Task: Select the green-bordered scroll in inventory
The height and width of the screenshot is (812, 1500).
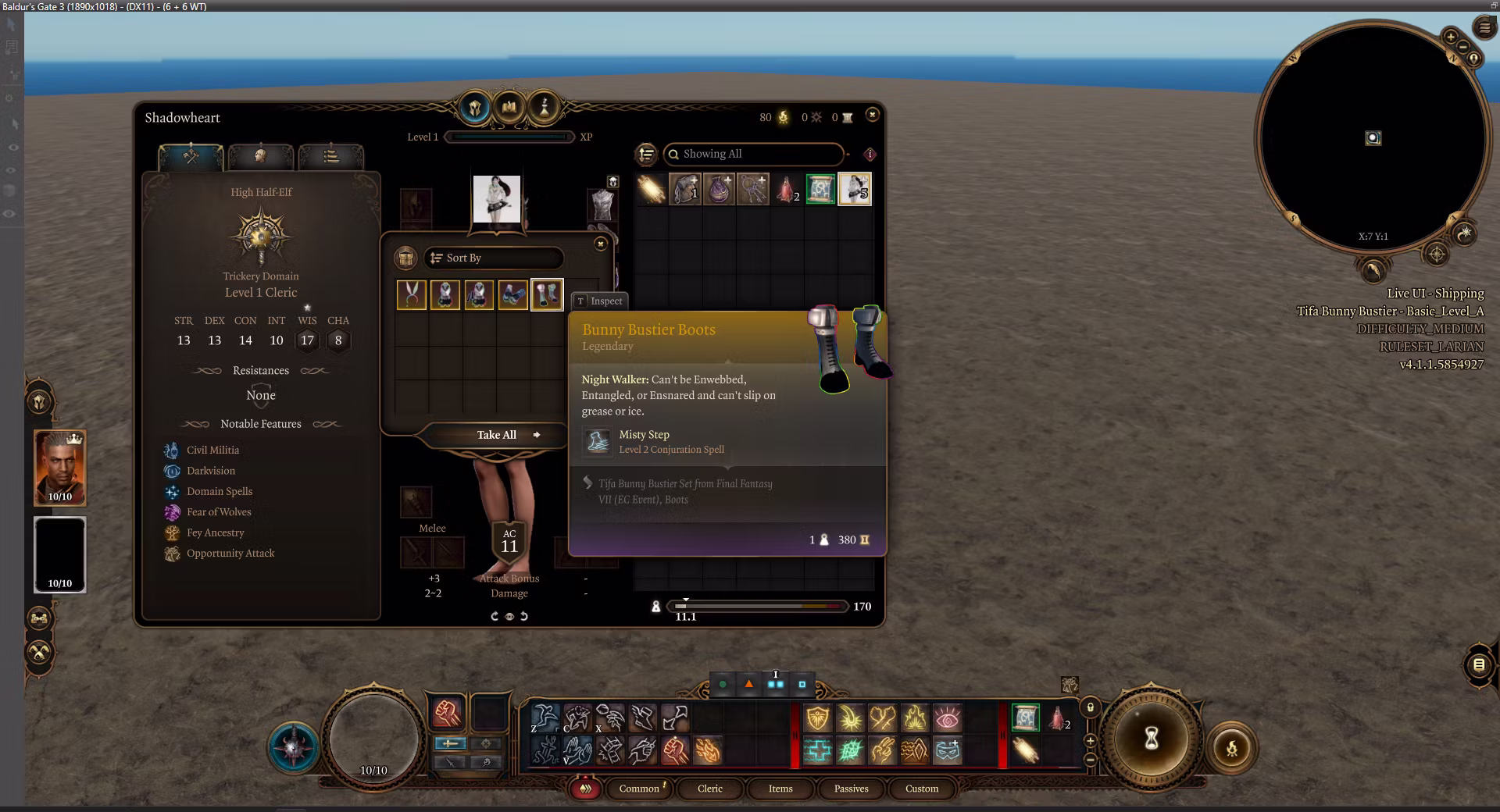Action: [x=820, y=190]
